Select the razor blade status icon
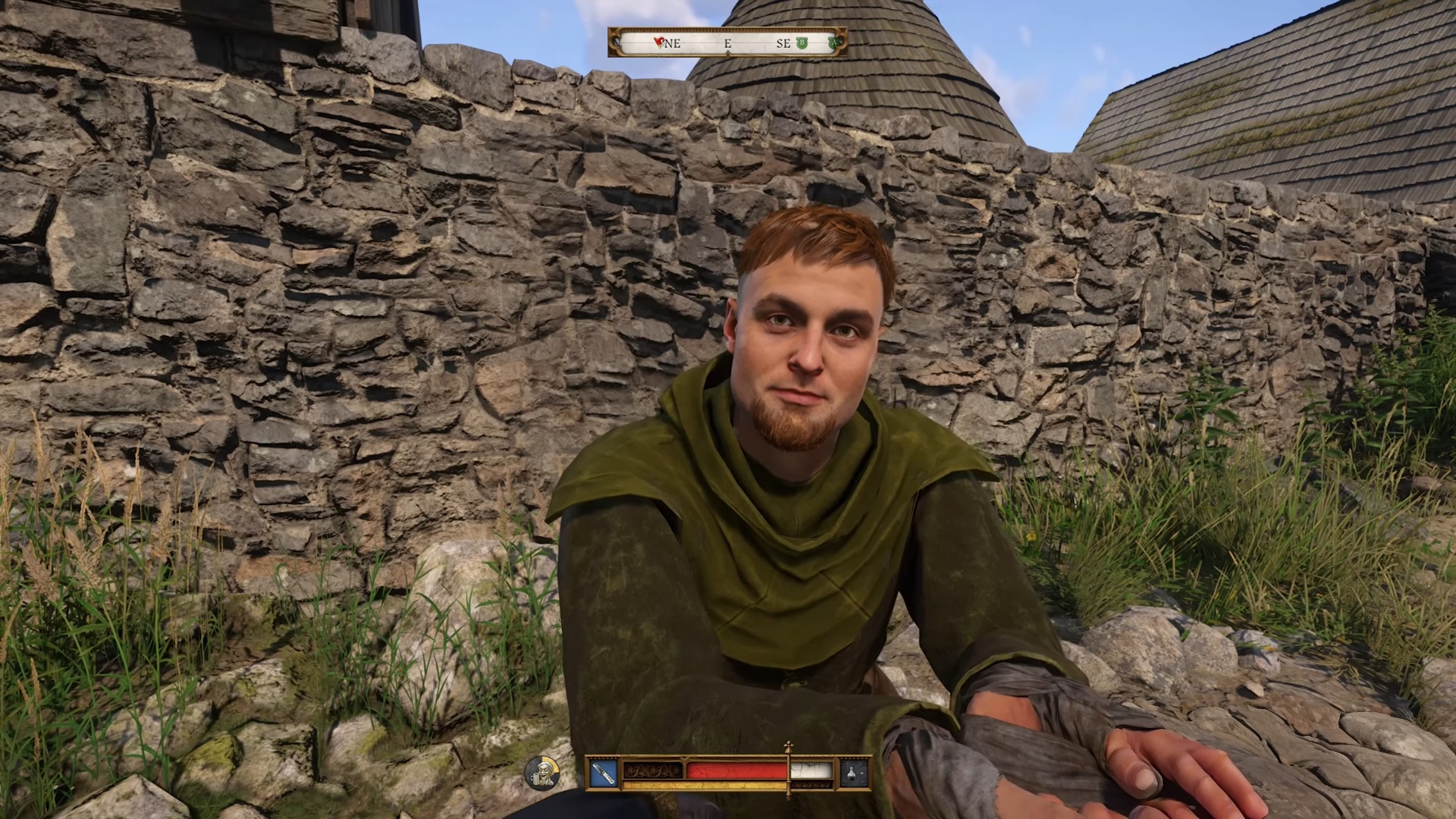The image size is (1456, 819). pos(603,773)
